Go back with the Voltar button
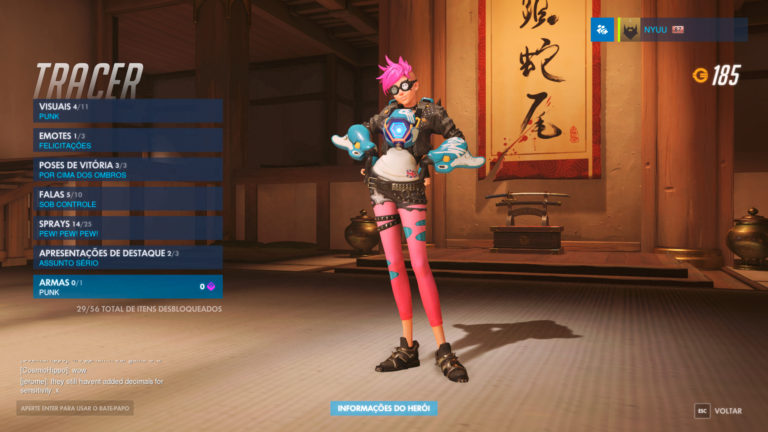The height and width of the screenshot is (432, 768). point(719,411)
